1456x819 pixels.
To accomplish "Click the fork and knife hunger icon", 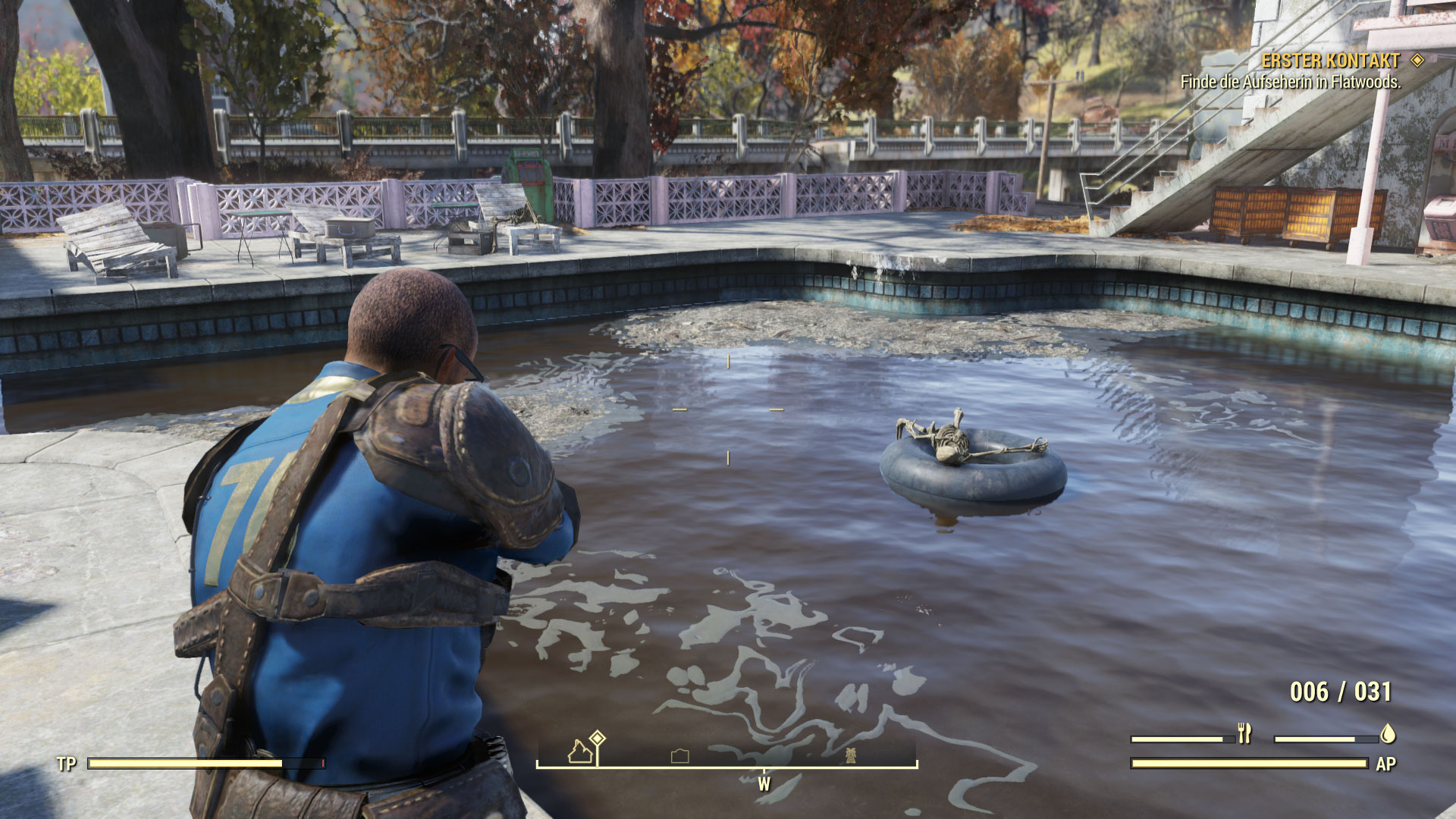I will point(1244,733).
